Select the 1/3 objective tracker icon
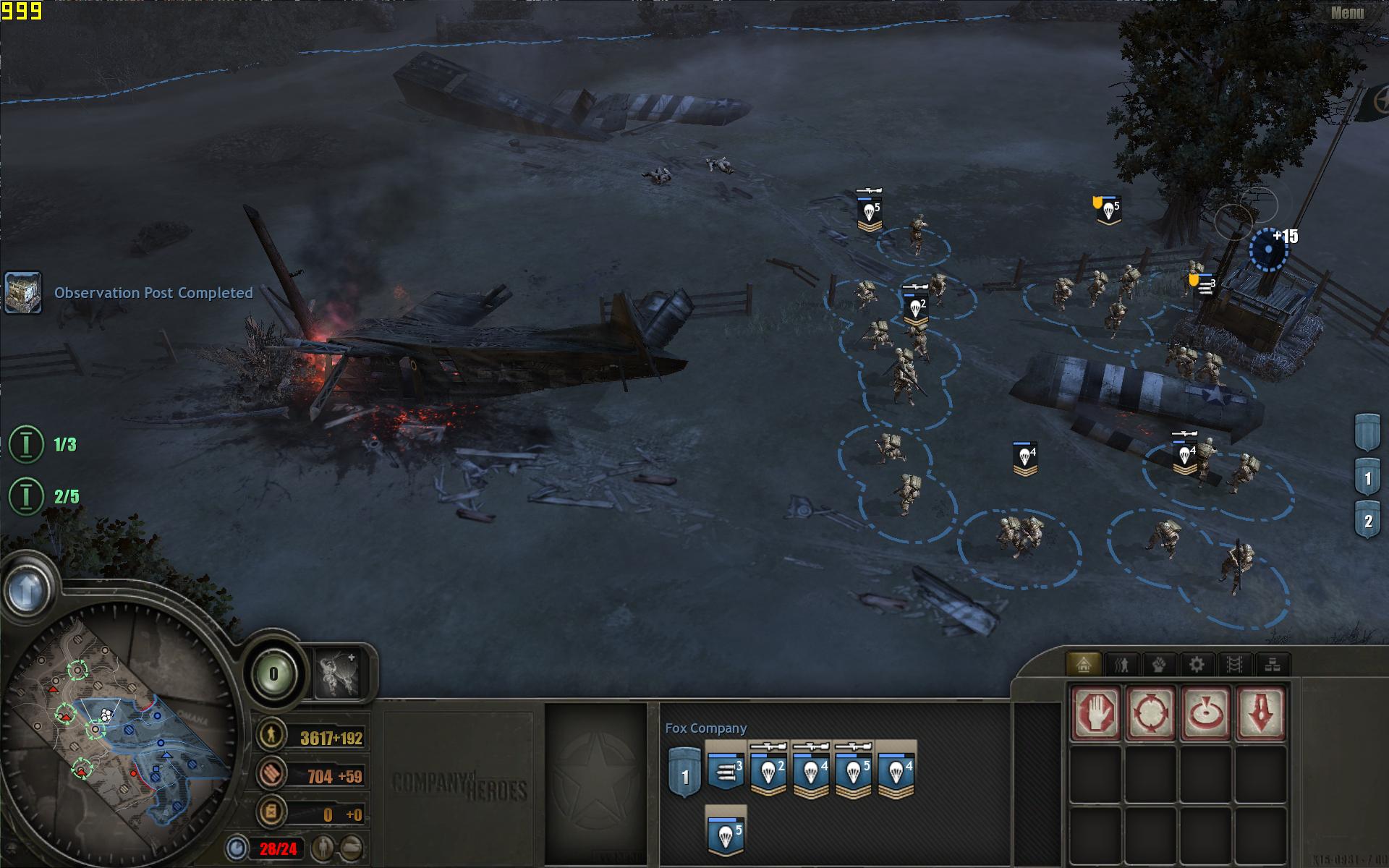Viewport: 1389px width, 868px height. (x=26, y=443)
